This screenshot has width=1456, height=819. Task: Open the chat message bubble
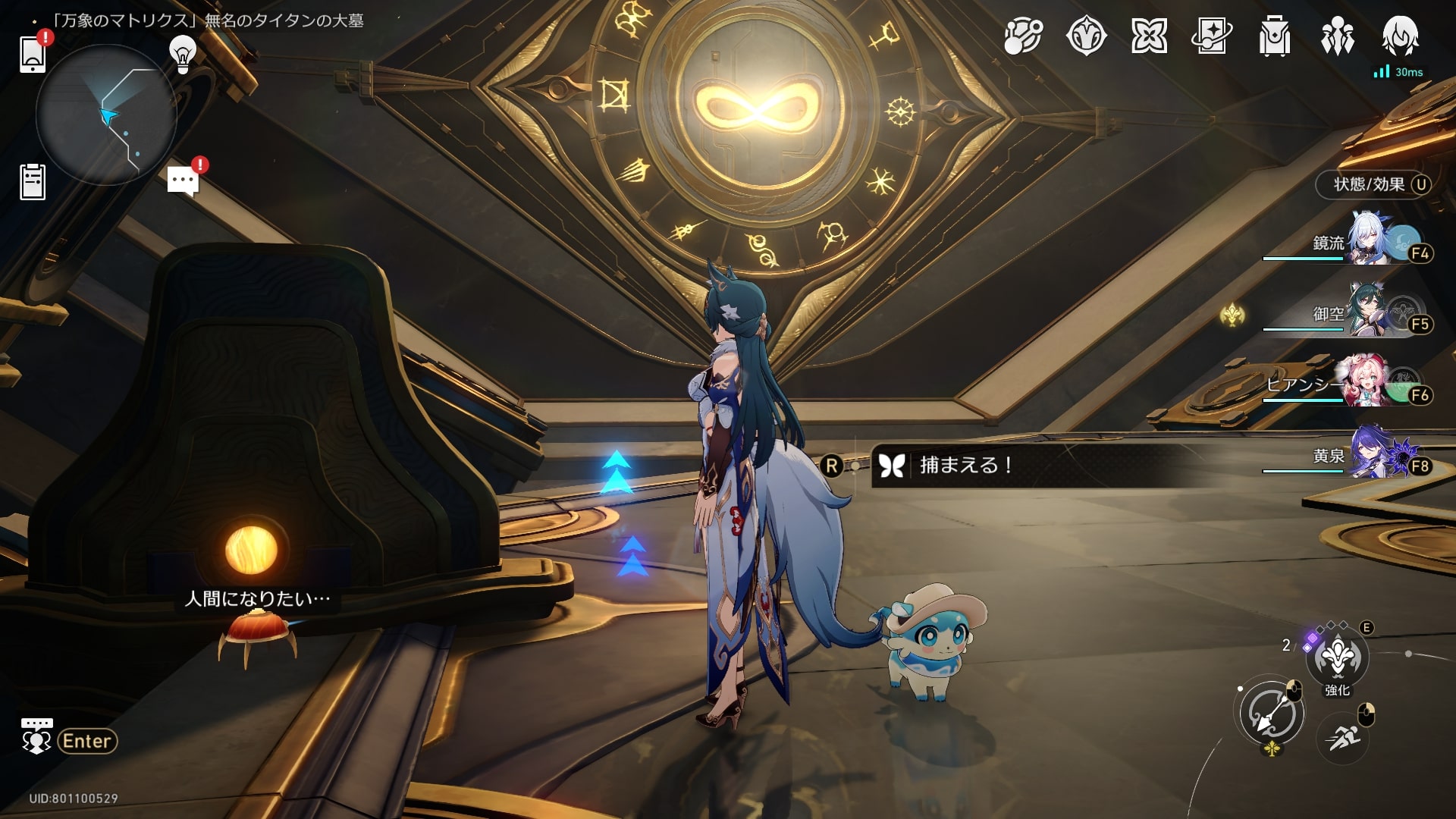pos(183,180)
